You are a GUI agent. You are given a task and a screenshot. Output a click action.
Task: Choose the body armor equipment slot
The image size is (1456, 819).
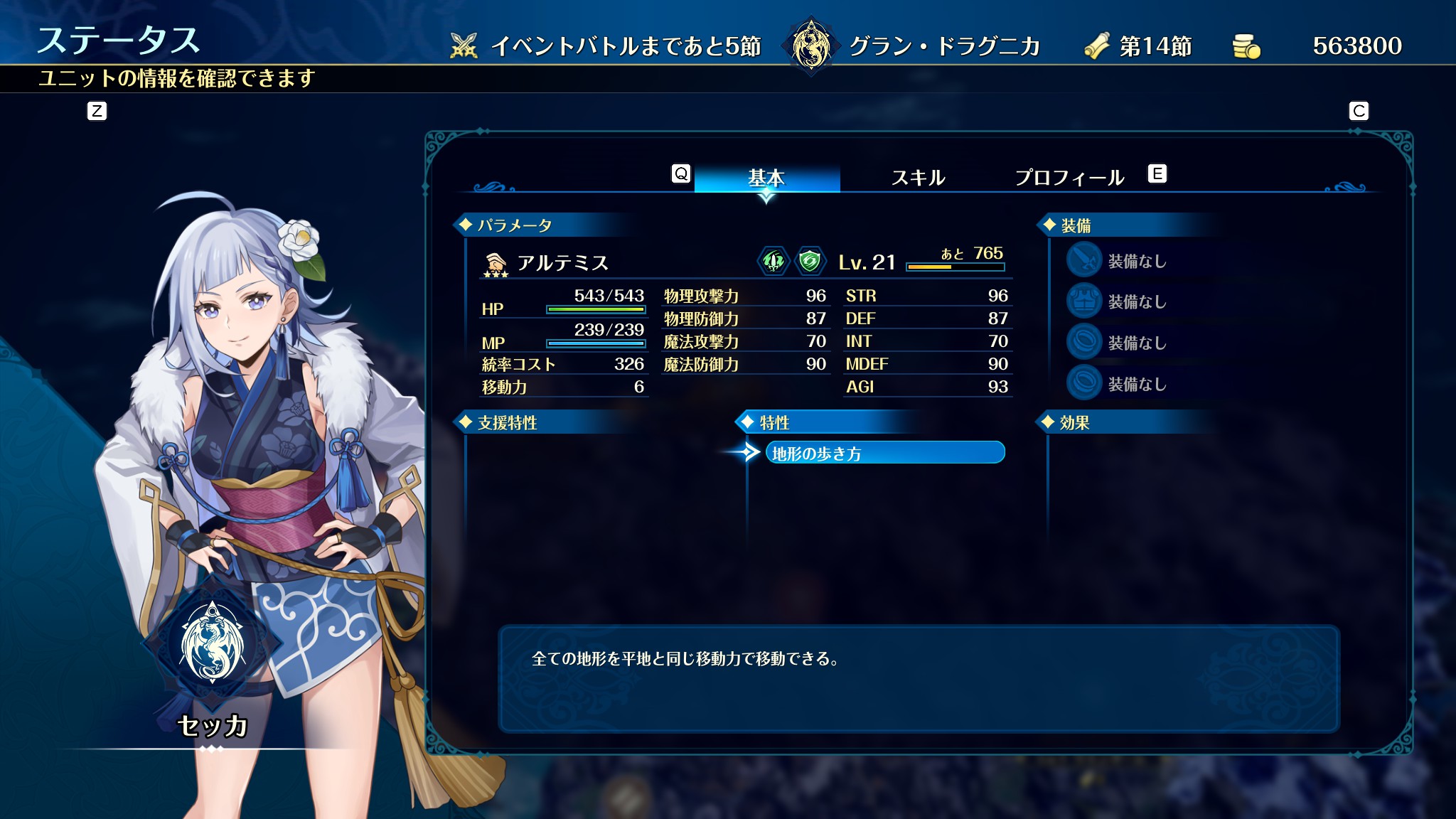(1084, 301)
